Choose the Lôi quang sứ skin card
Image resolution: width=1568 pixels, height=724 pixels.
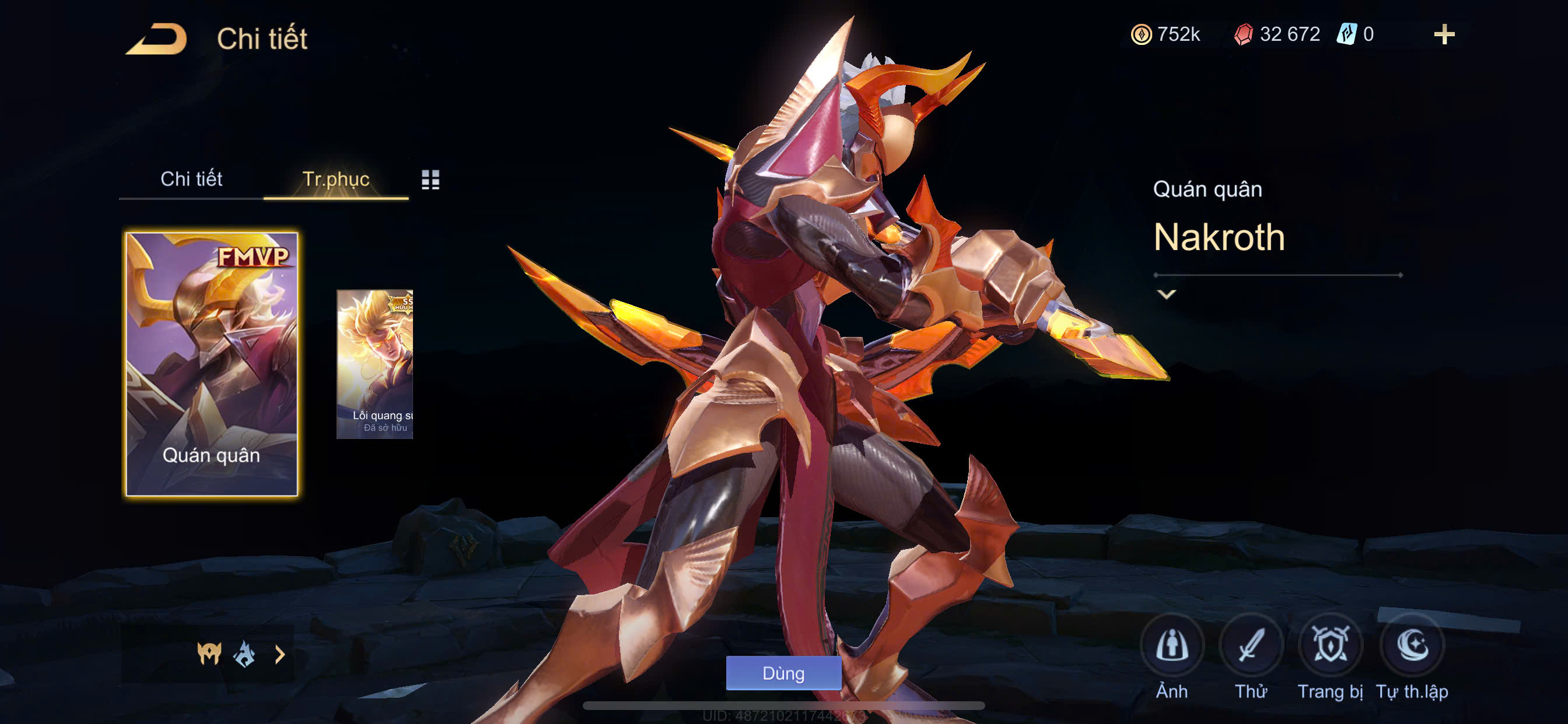pyautogui.click(x=375, y=364)
